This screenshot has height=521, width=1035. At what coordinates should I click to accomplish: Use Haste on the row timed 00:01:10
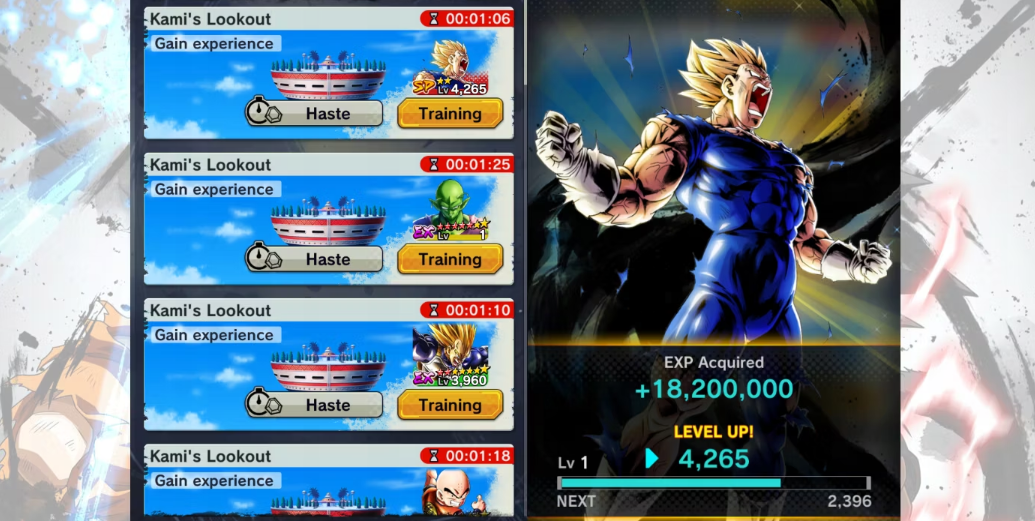coord(314,405)
